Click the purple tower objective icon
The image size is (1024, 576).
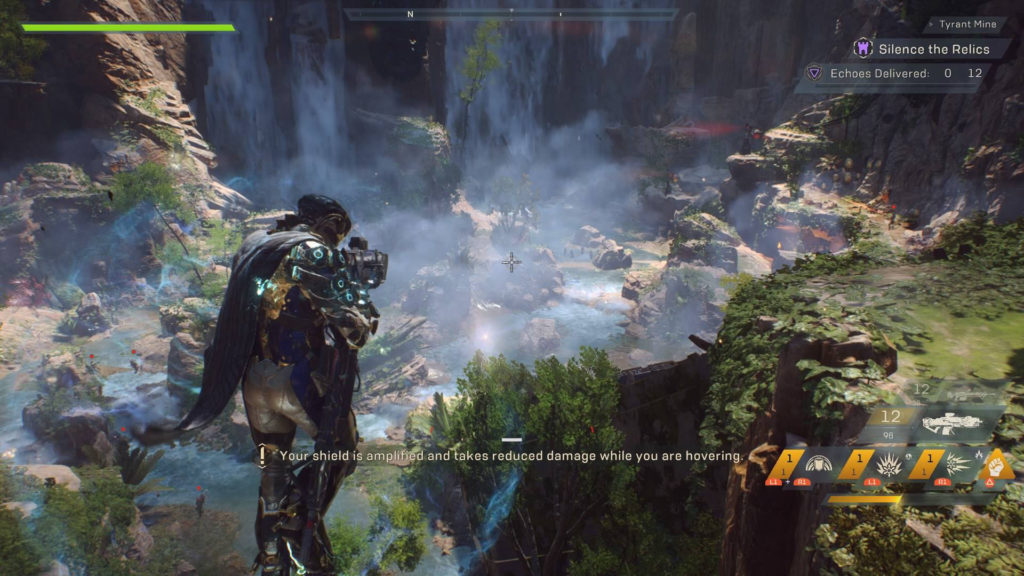point(862,48)
